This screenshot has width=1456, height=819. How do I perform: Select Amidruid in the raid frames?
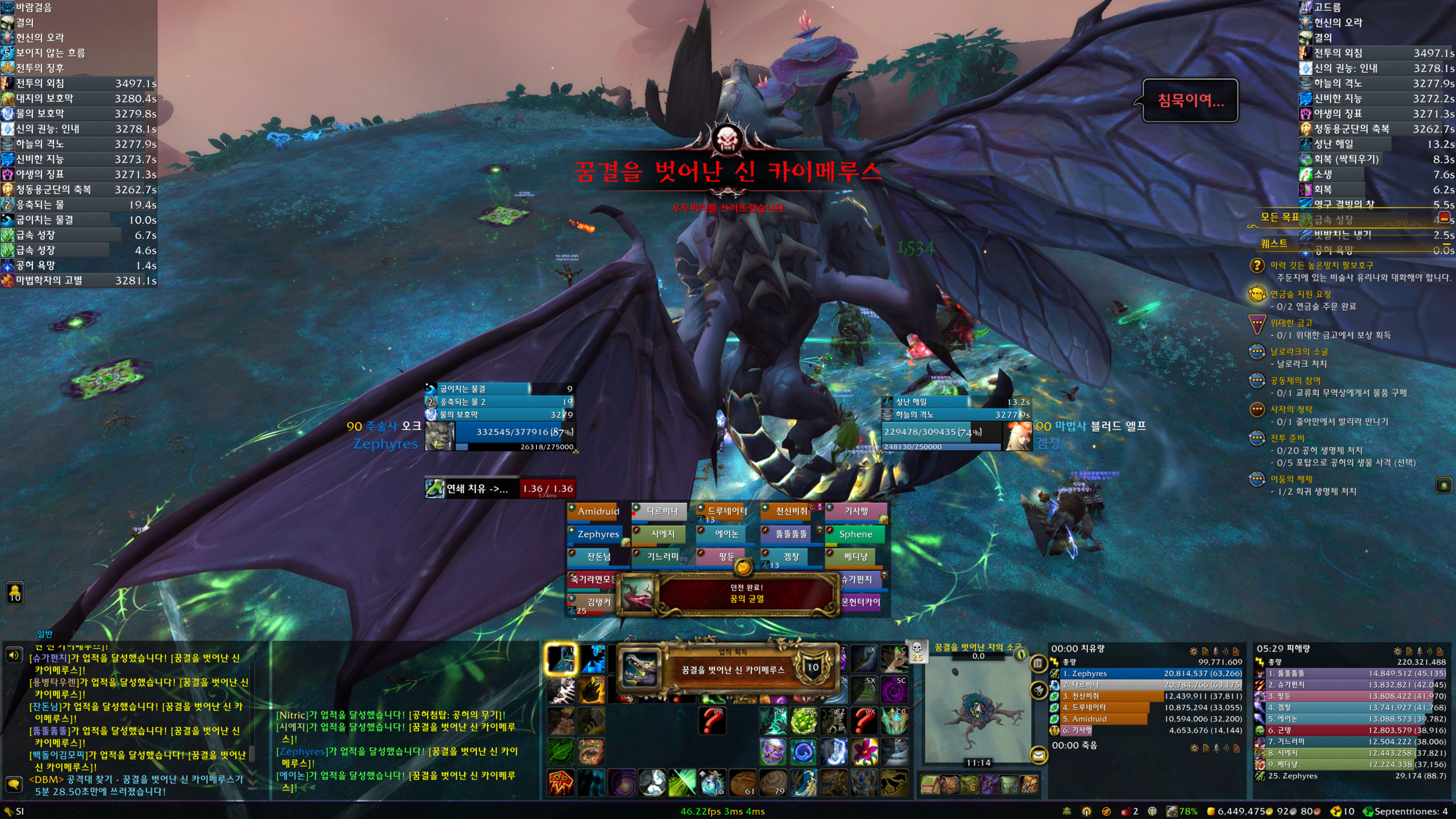(x=598, y=511)
